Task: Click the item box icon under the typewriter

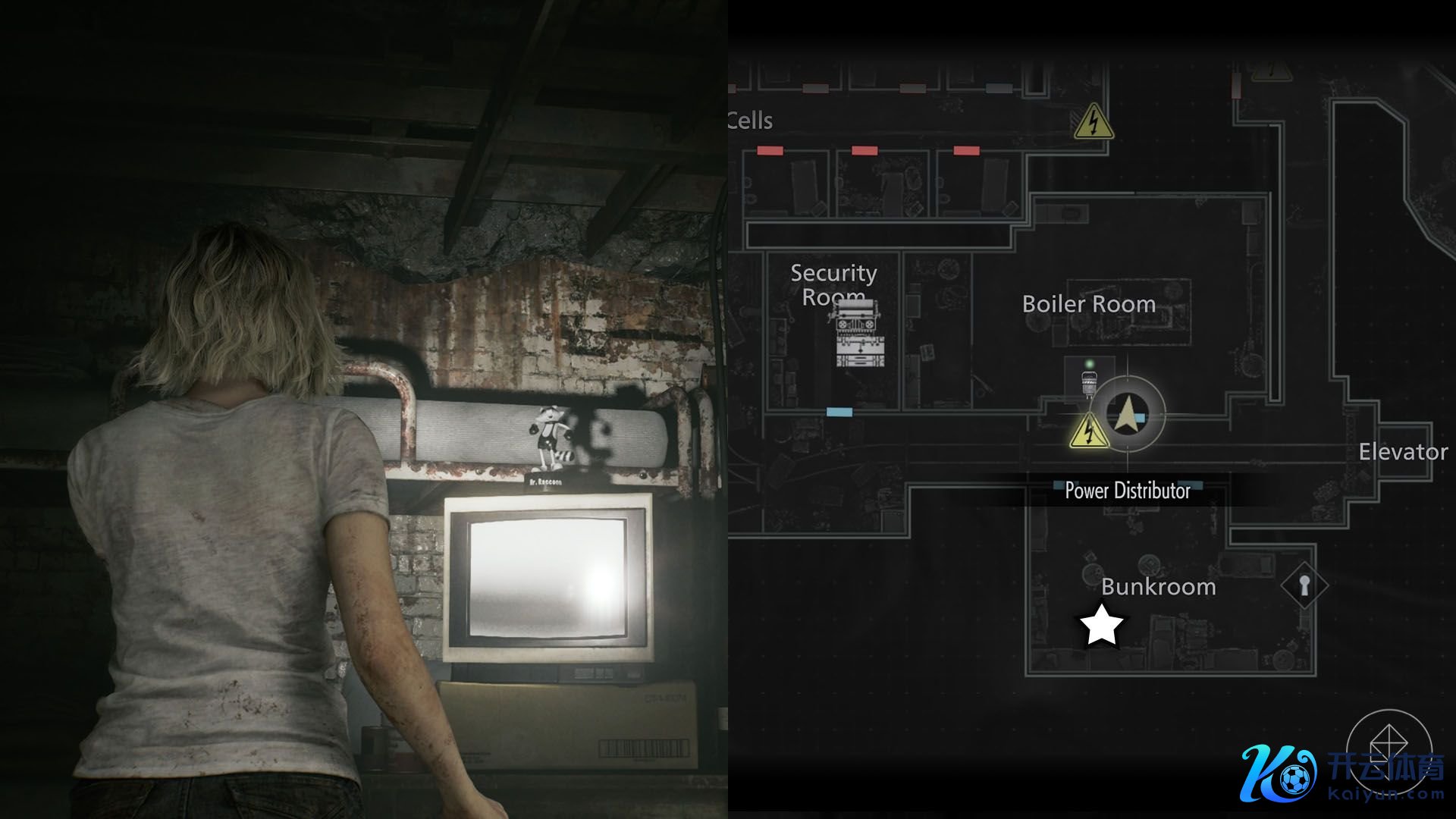Action: [860, 352]
